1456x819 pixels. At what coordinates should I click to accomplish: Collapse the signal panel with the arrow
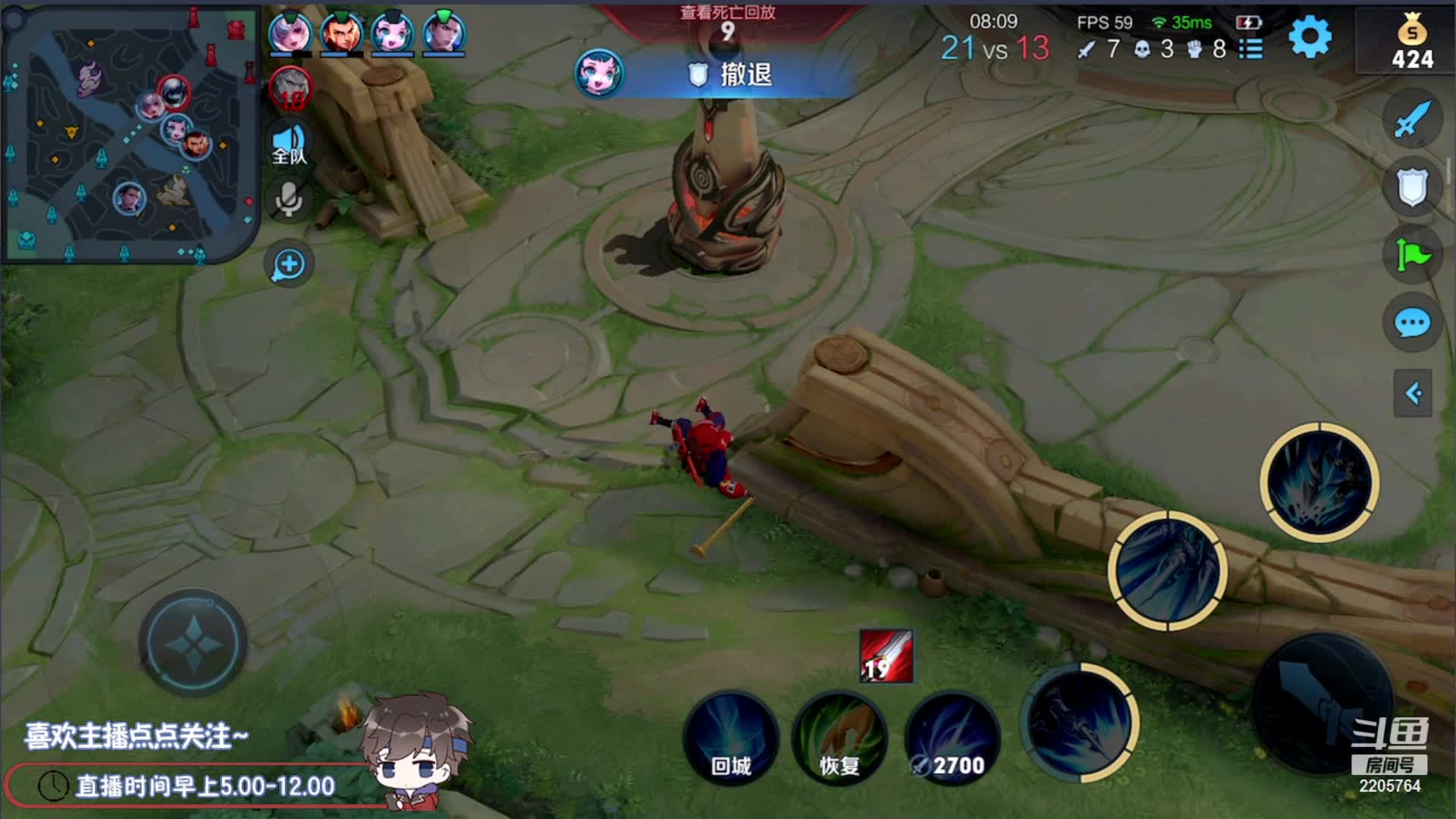(x=1413, y=393)
